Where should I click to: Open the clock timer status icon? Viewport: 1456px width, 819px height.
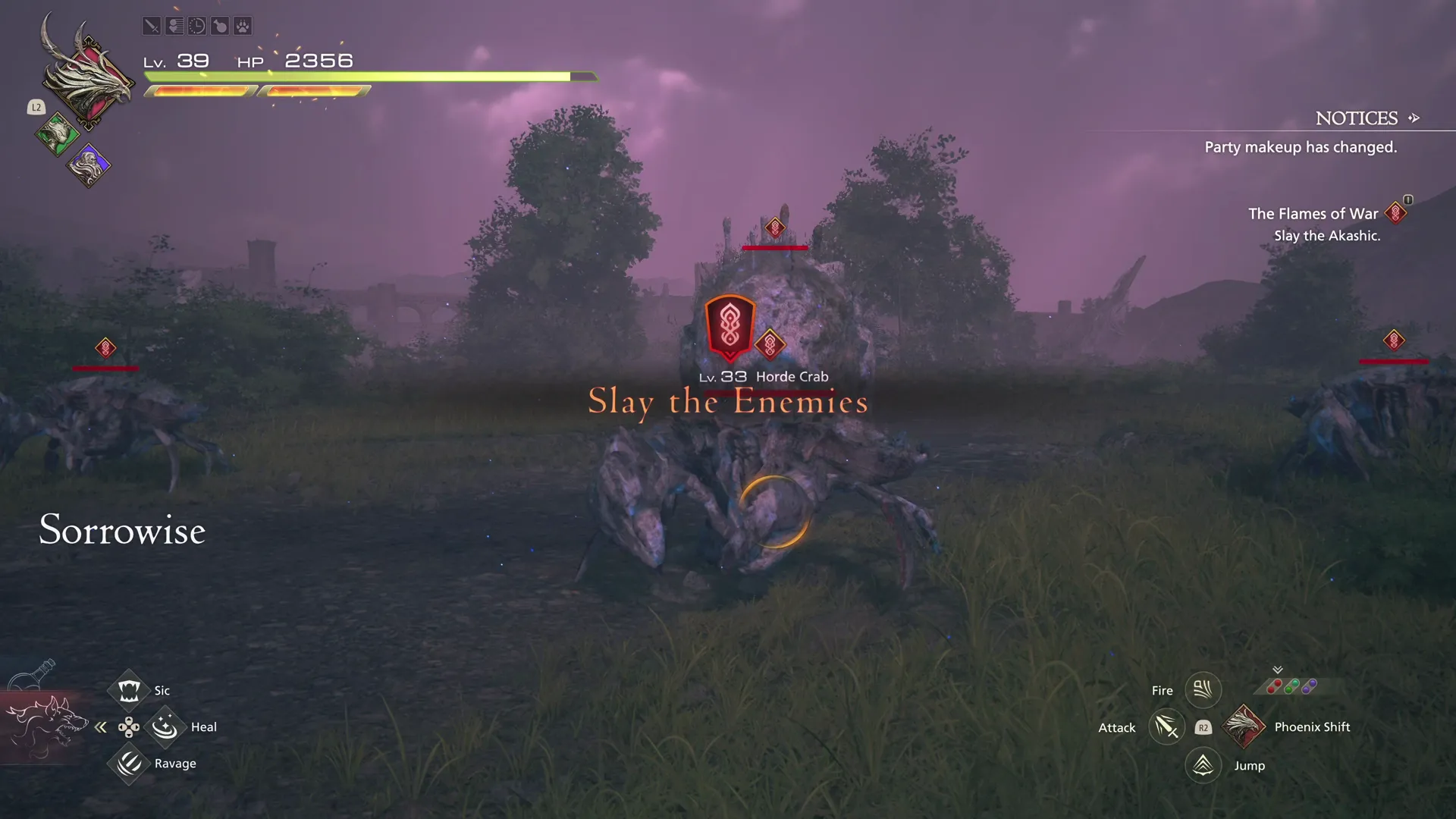pos(196,25)
